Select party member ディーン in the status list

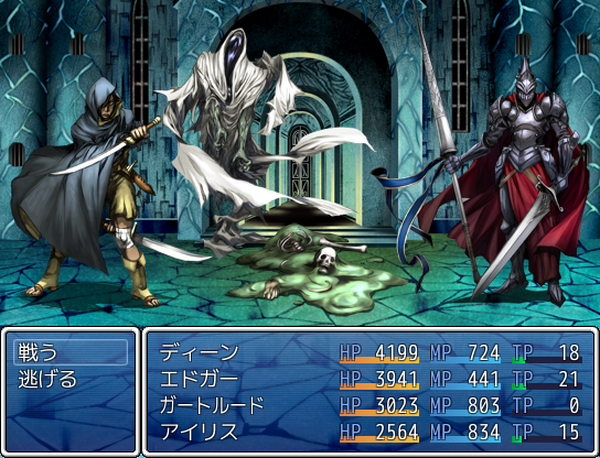(200, 352)
